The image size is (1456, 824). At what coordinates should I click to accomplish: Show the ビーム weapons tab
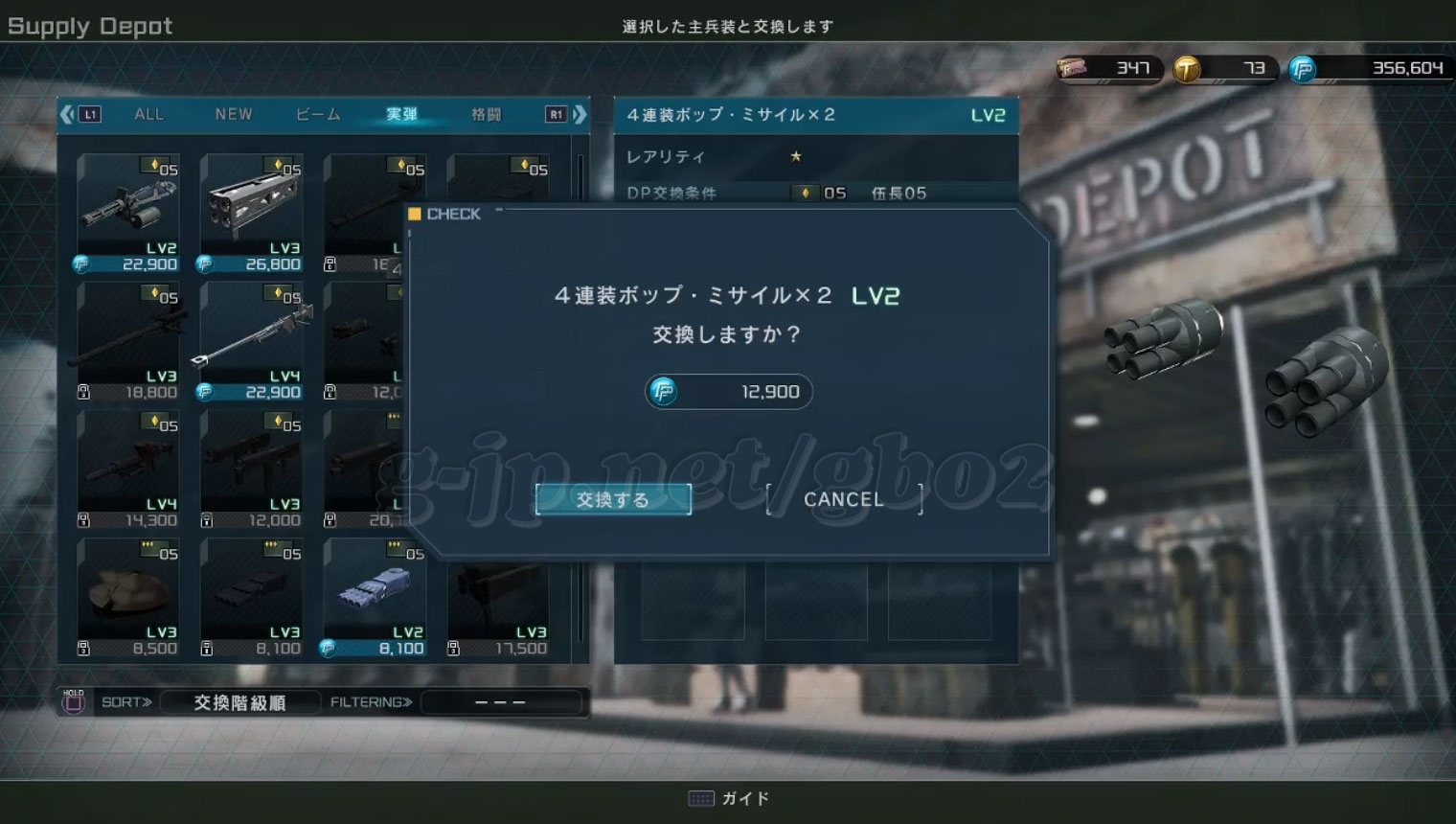pyautogui.click(x=318, y=114)
